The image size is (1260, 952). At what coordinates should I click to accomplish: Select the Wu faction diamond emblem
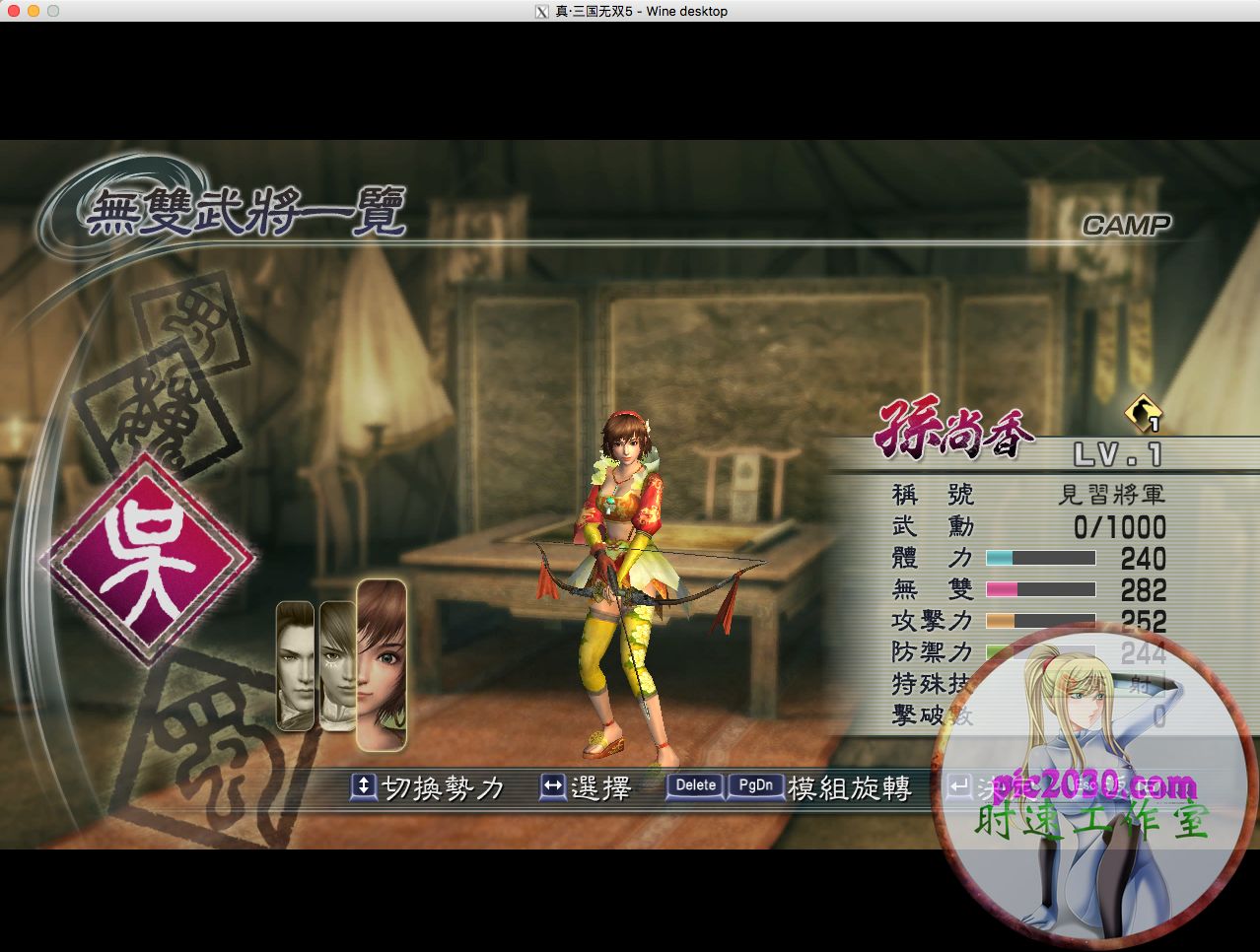[148, 559]
